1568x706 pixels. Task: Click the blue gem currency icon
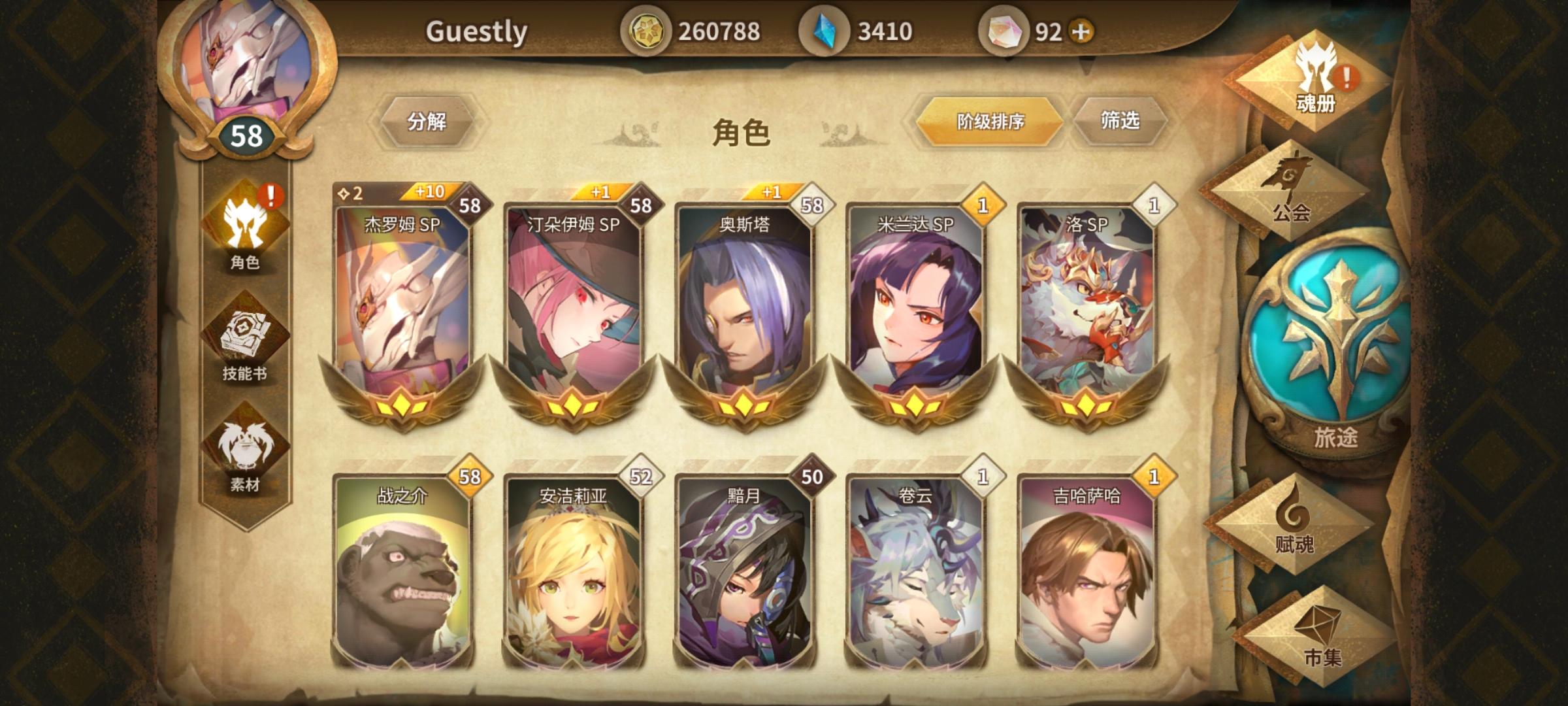[x=825, y=28]
